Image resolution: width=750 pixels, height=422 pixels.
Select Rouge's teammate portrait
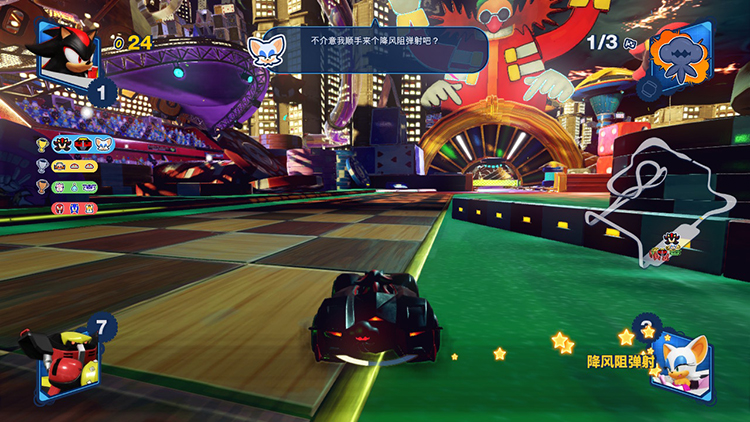[682, 367]
